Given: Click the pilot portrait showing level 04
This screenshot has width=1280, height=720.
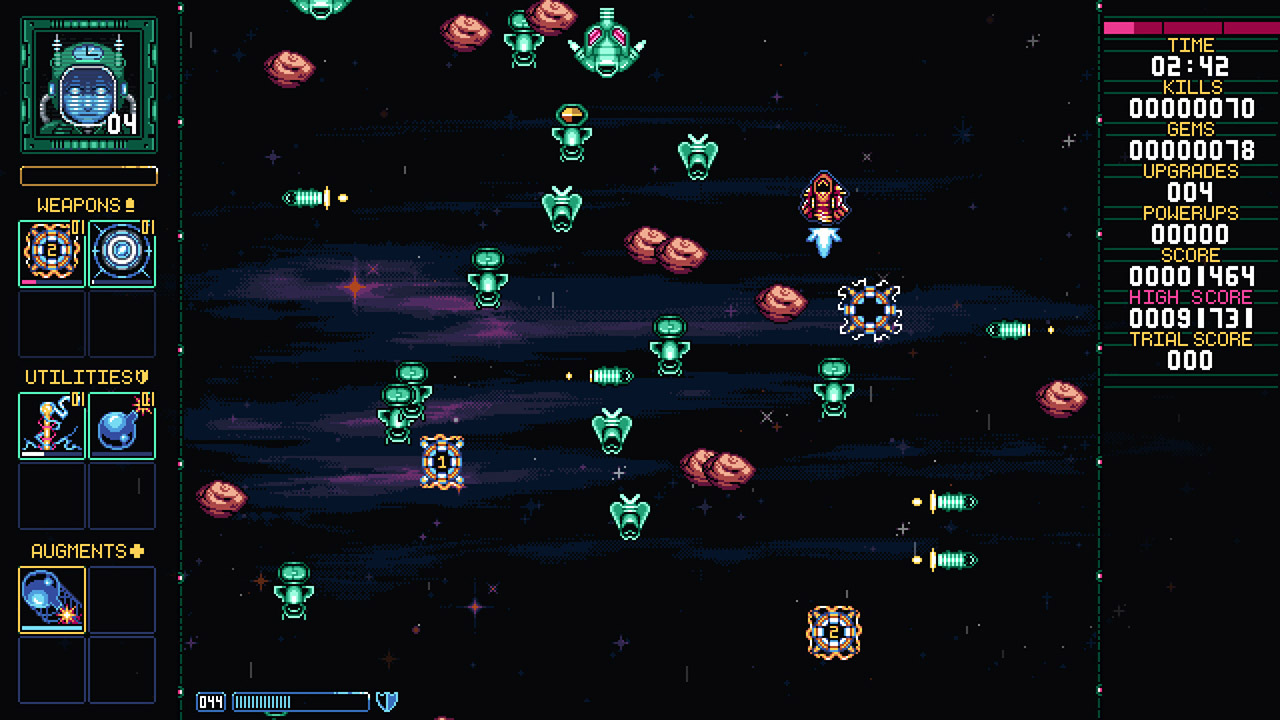Looking at the screenshot, I should point(88,85).
